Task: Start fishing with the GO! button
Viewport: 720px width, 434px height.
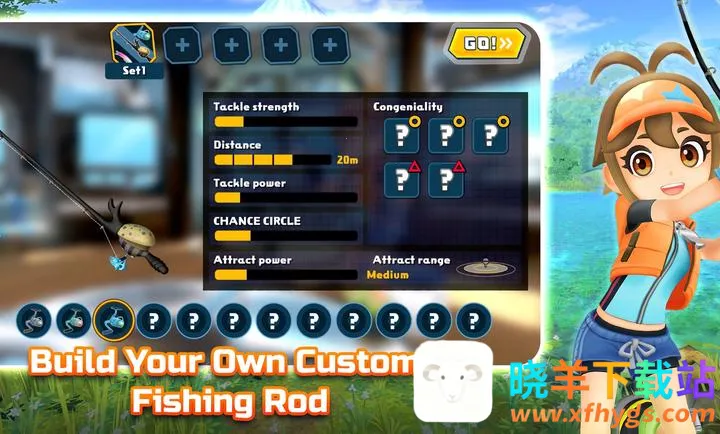Action: coord(486,43)
